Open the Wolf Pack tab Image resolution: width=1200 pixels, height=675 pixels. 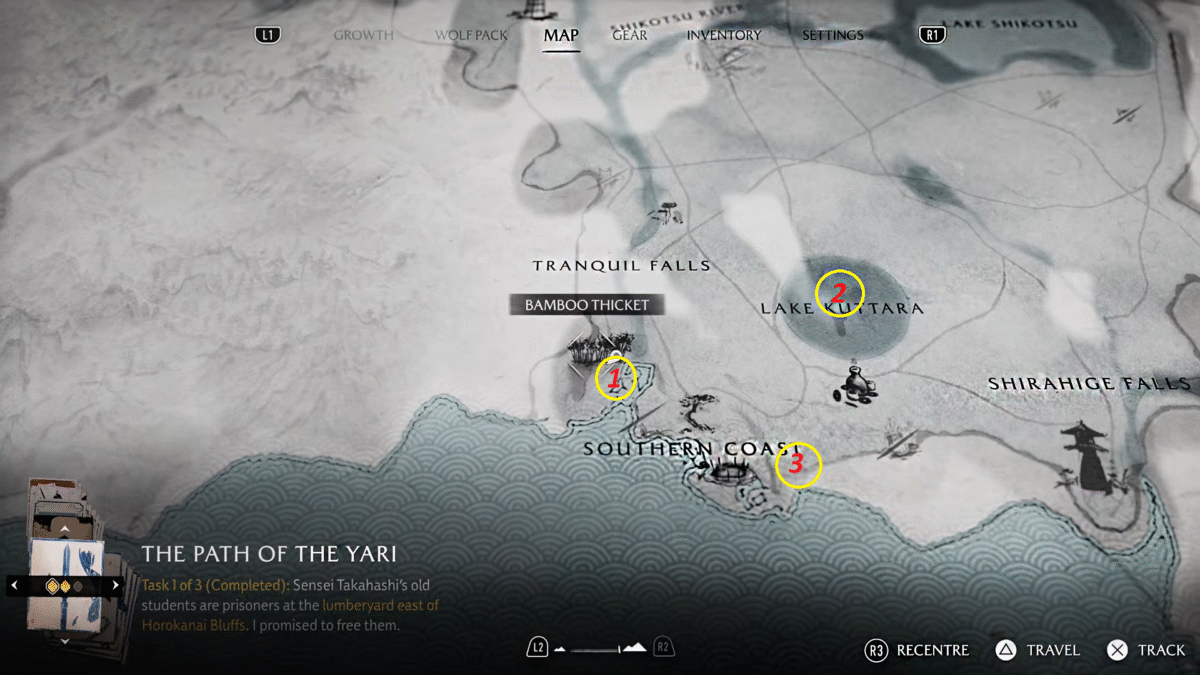[x=471, y=35]
